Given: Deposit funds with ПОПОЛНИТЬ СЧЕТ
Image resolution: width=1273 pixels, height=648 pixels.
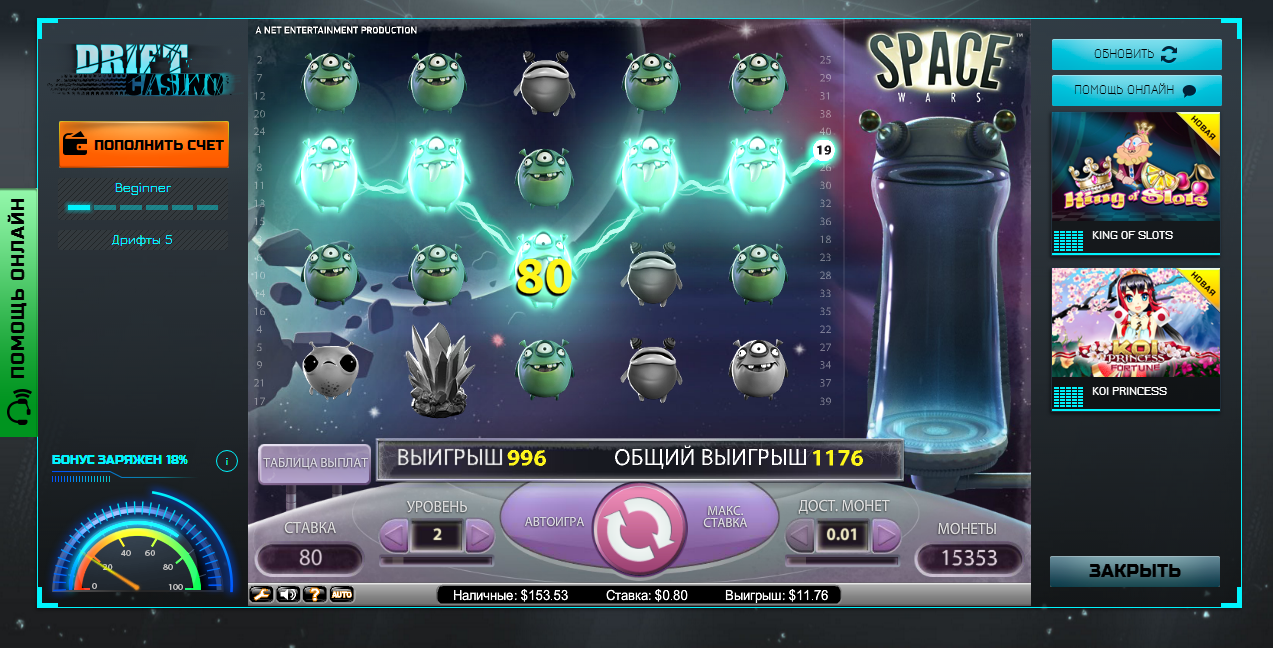Looking at the screenshot, I should [x=144, y=145].
